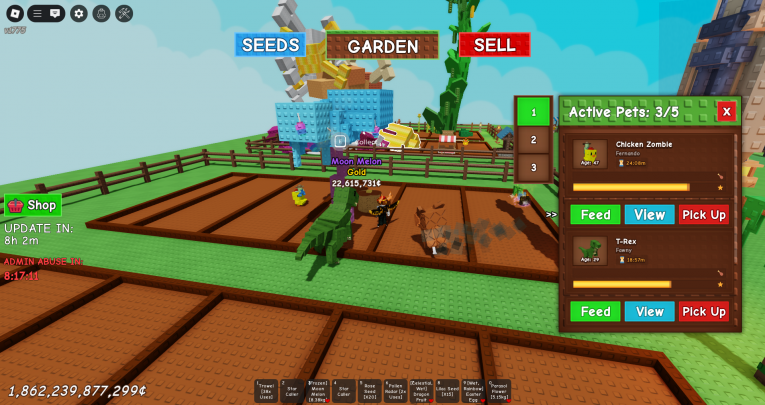Viewport: 765px width, 405px height.
Task: Collapse pets panel with double-arrow toggle
Action: (551, 214)
